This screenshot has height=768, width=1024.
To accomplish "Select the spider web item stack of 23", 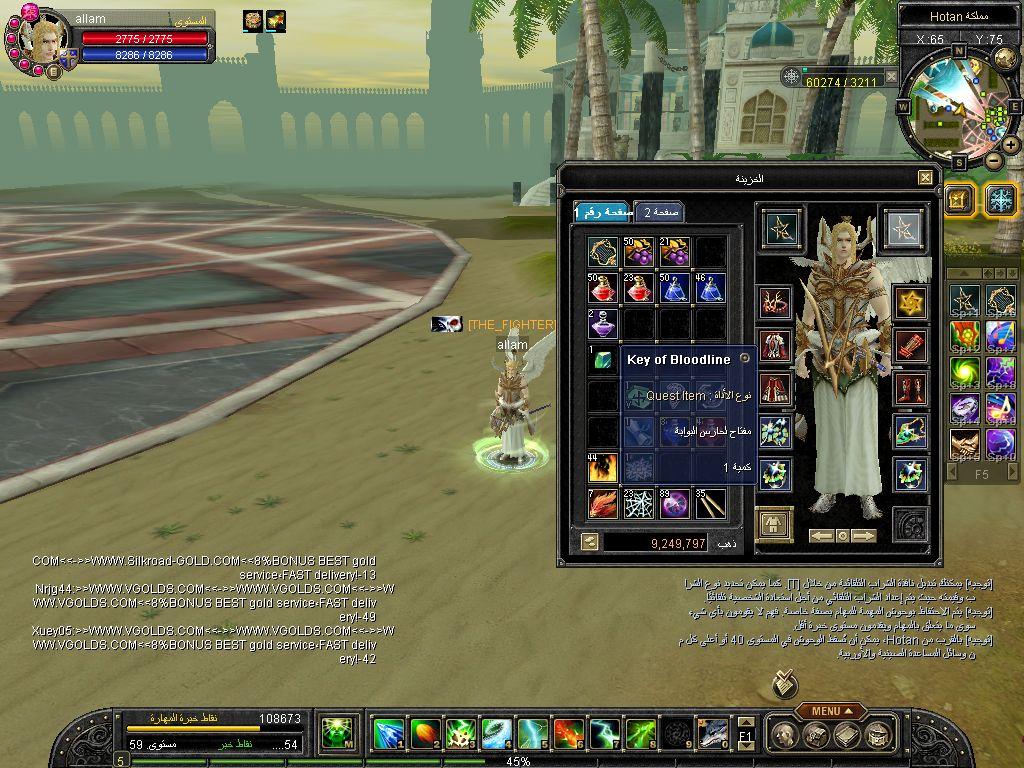I will coord(638,503).
